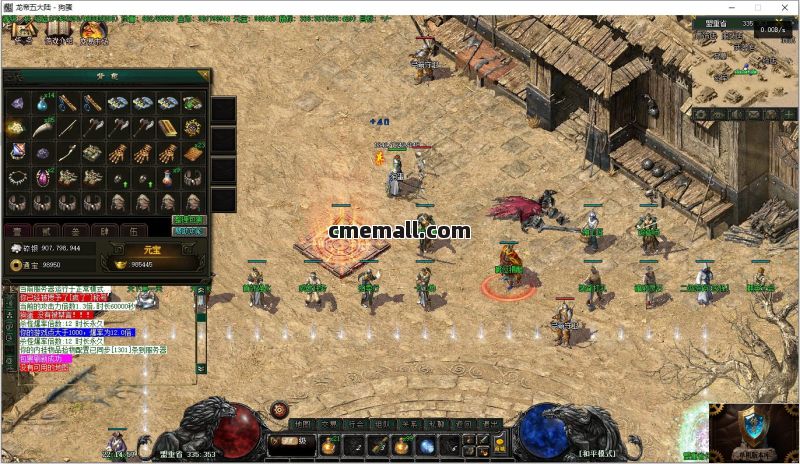Pick the purple gem with red setting
Screen dimensions: 800x464
tap(42, 178)
